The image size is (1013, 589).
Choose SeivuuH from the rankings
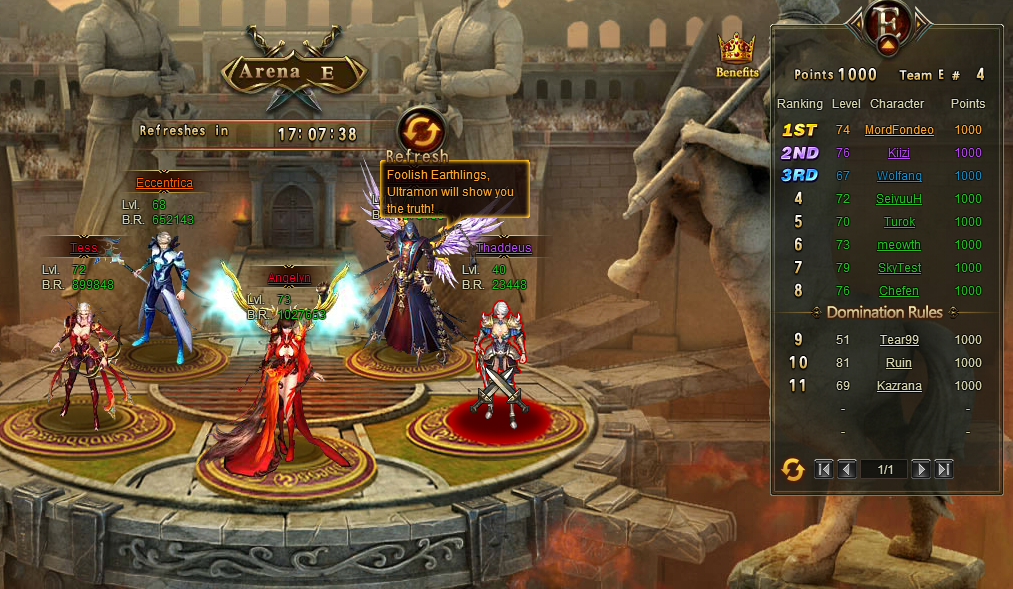coord(899,199)
